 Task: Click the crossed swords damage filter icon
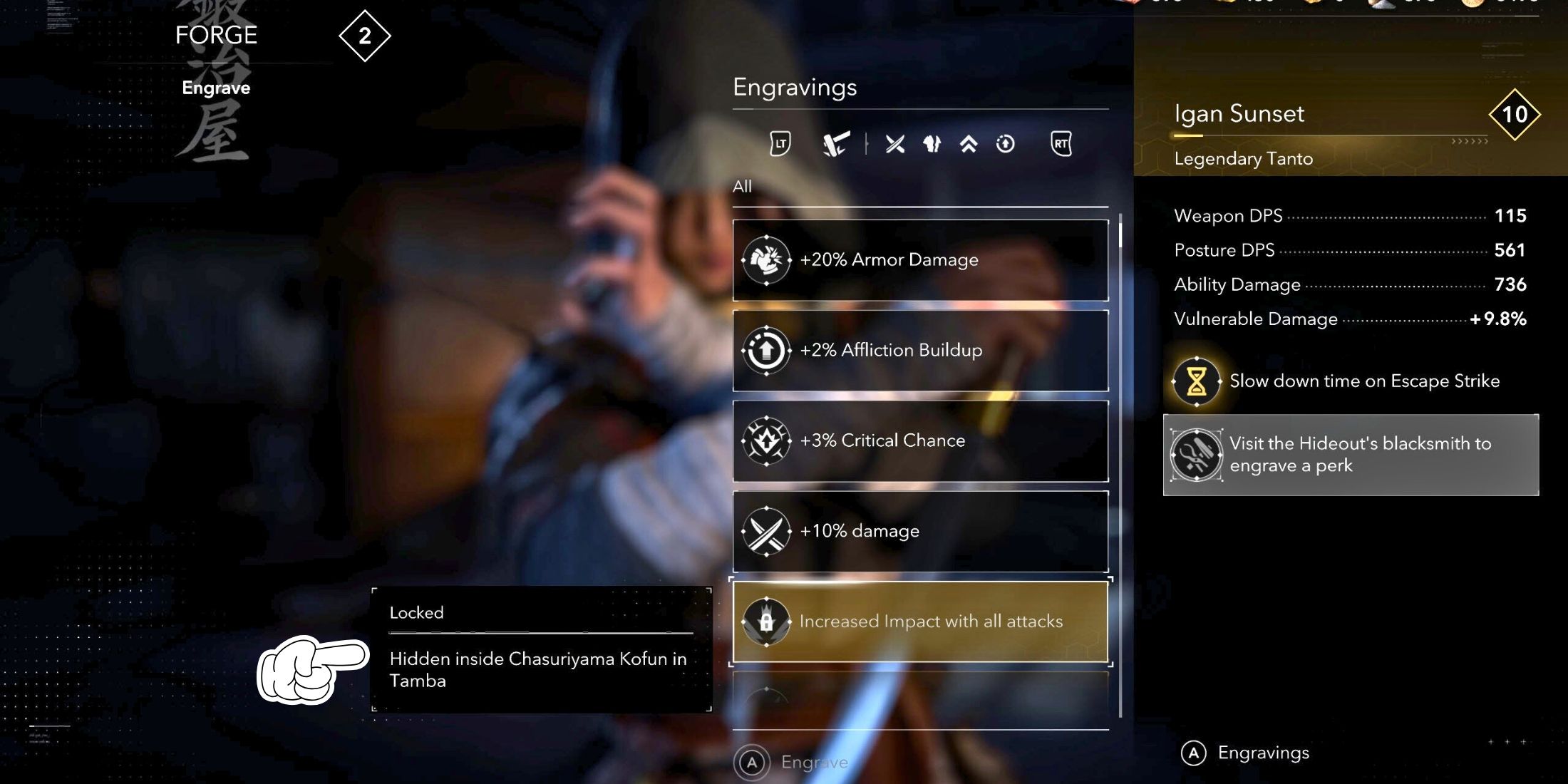(892, 143)
